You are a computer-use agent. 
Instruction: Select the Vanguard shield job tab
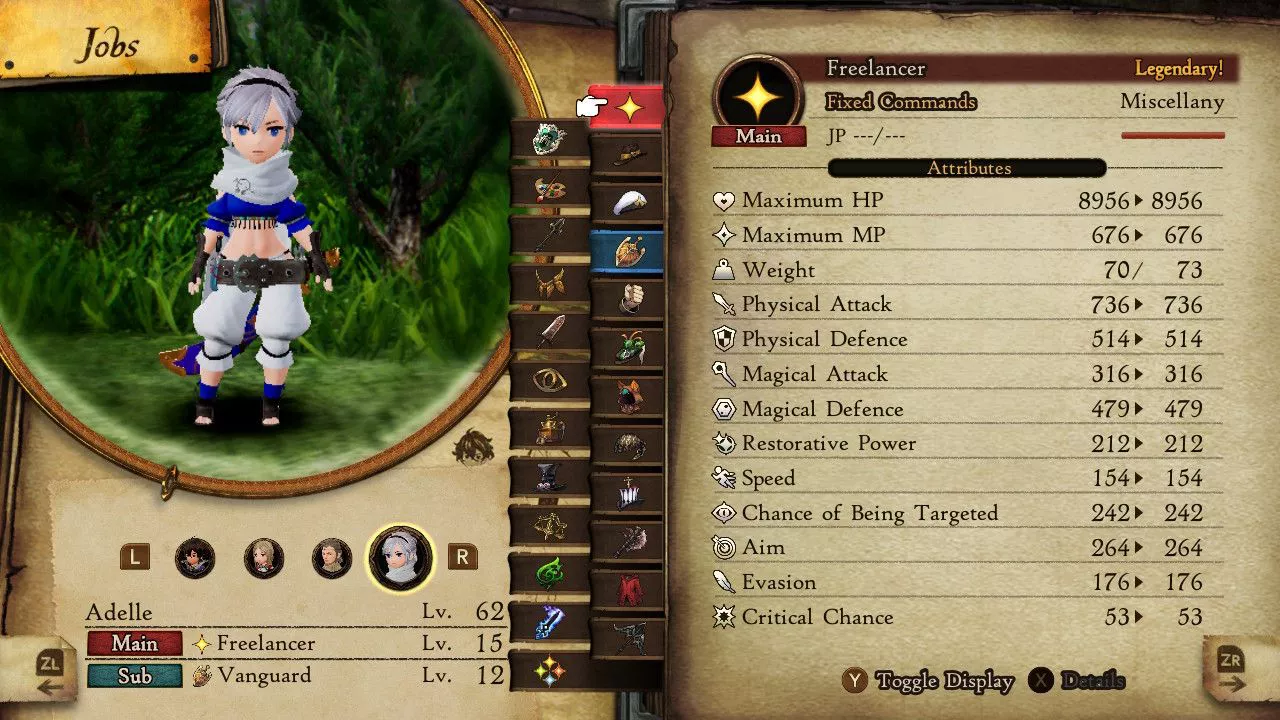[x=628, y=251]
